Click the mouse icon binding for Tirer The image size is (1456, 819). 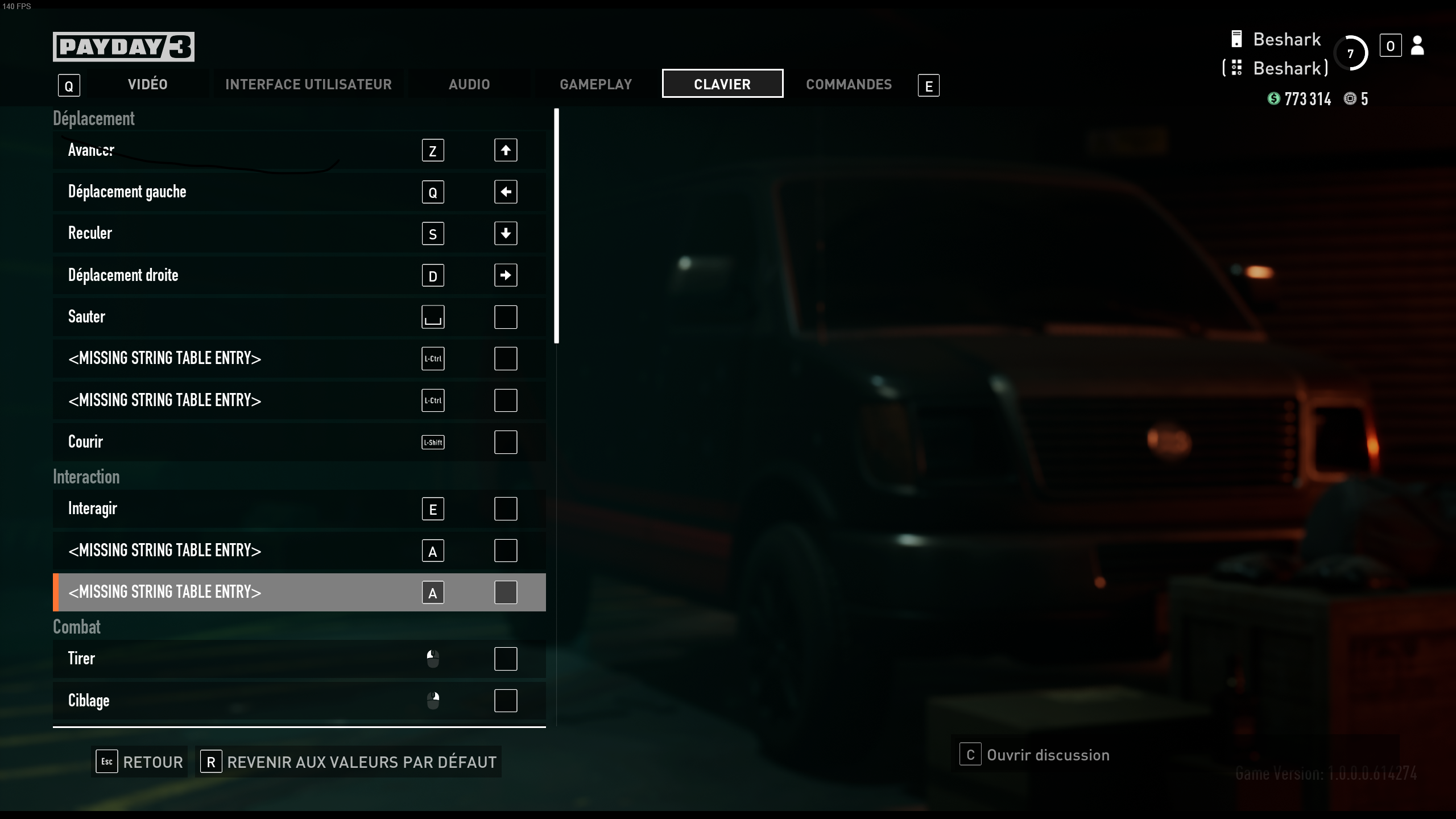[433, 659]
